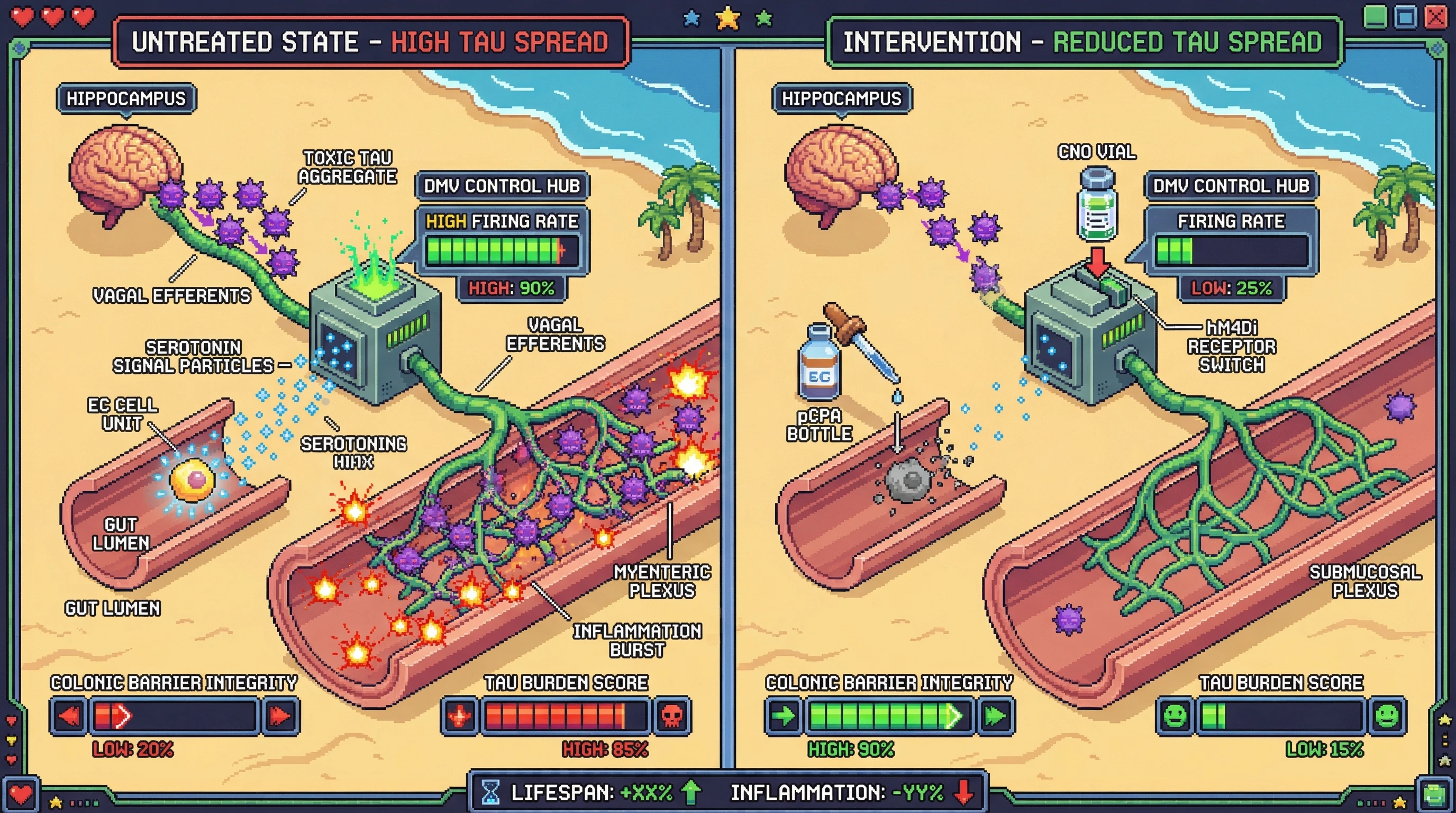Click the red right arrow beside the barrier integrity bar
The height and width of the screenshot is (813, 1456).
pyautogui.click(x=280, y=716)
